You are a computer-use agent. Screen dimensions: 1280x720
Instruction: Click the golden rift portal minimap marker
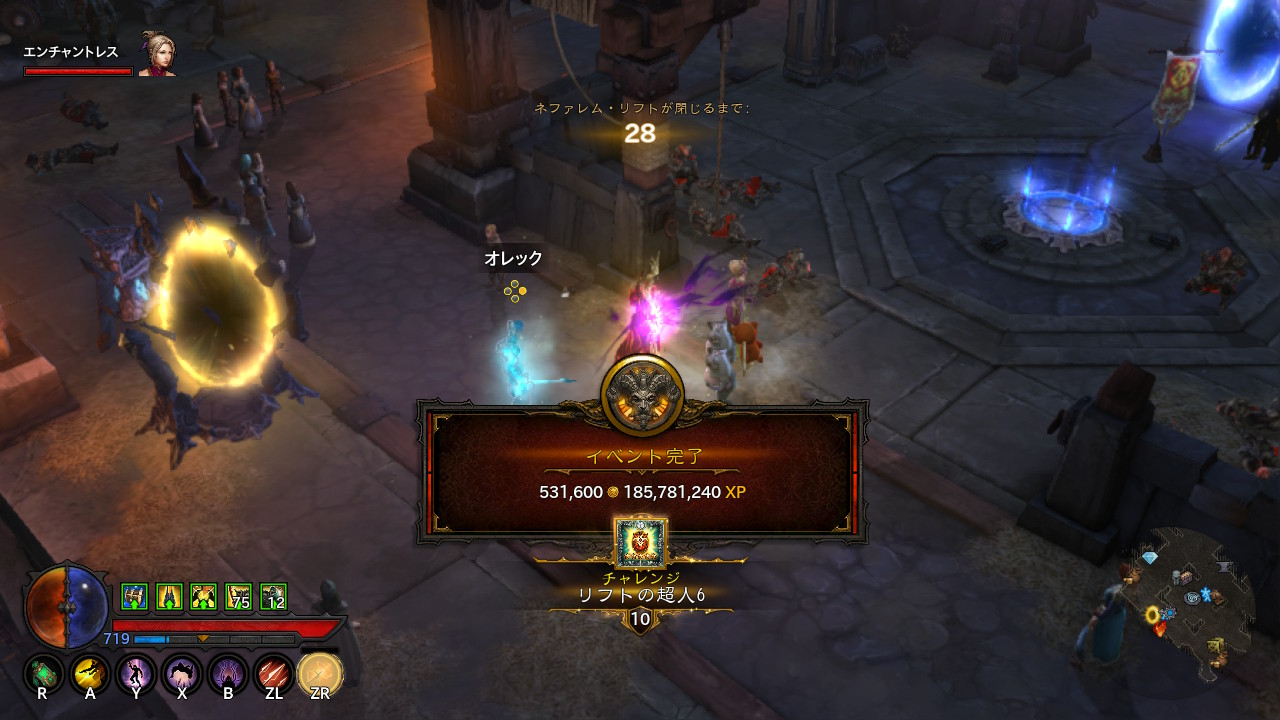click(1153, 614)
